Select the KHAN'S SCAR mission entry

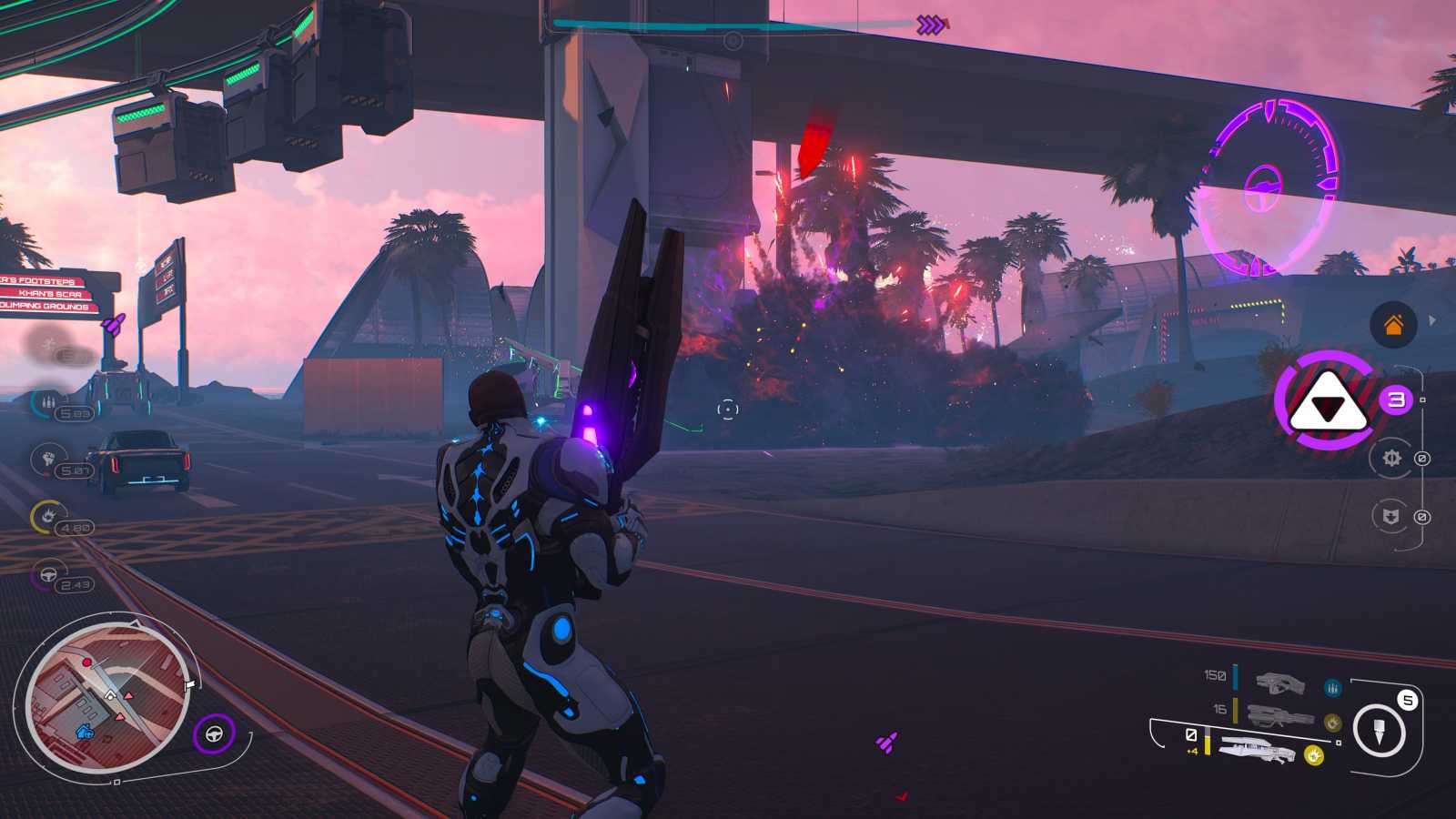pyautogui.click(x=50, y=294)
